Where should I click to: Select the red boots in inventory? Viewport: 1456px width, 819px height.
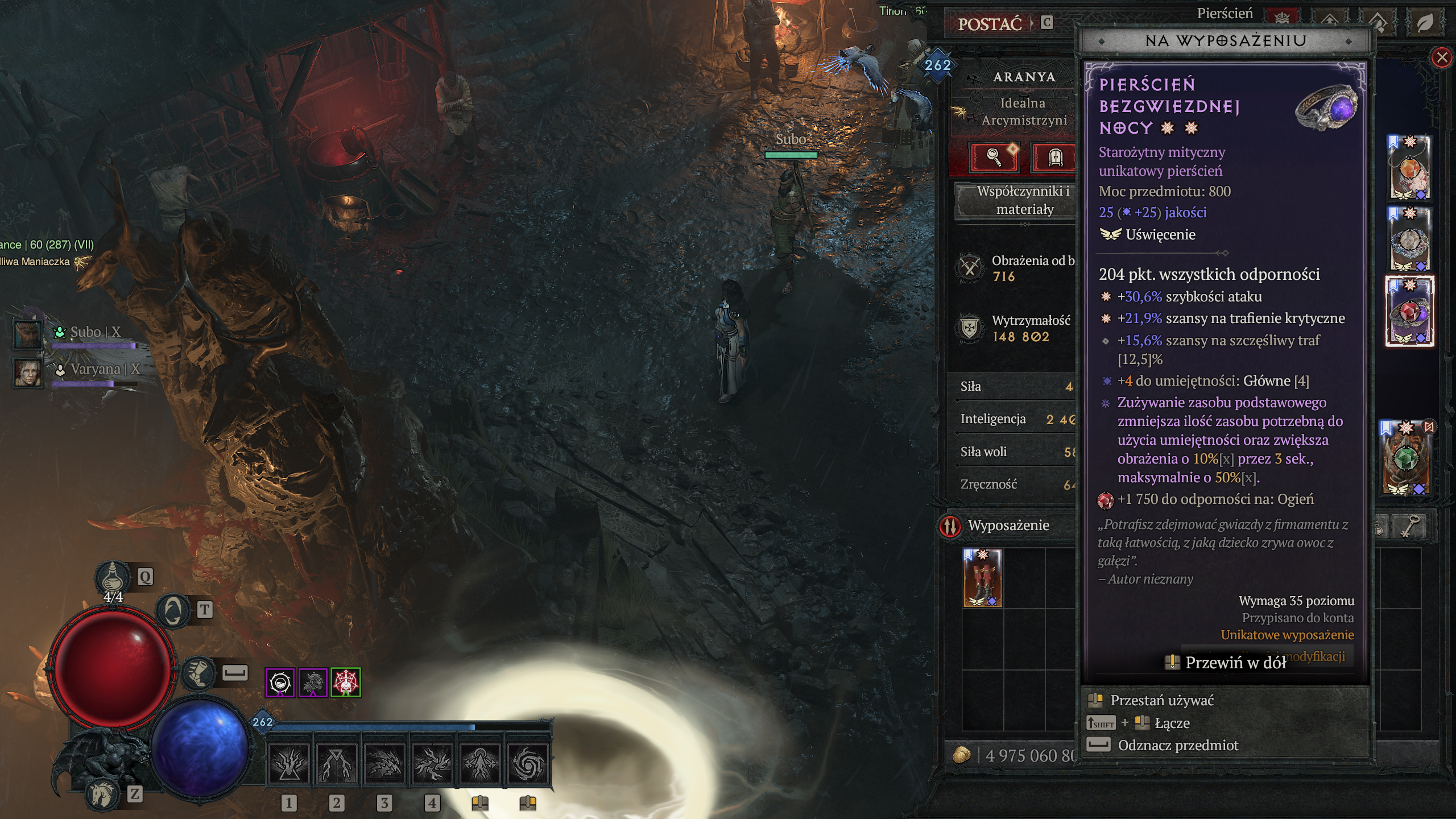[x=982, y=578]
